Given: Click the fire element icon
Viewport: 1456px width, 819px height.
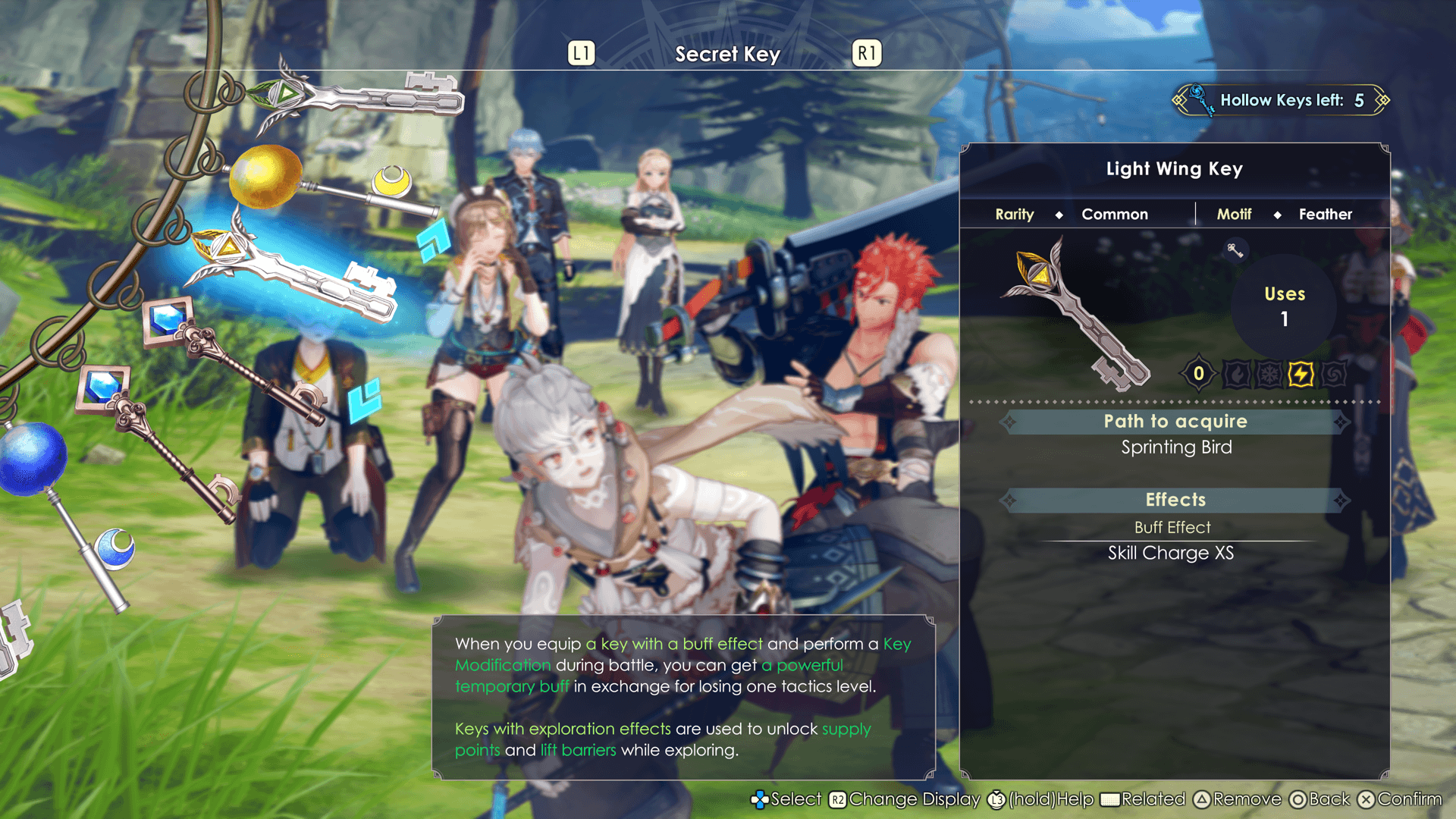Looking at the screenshot, I should [x=1237, y=374].
